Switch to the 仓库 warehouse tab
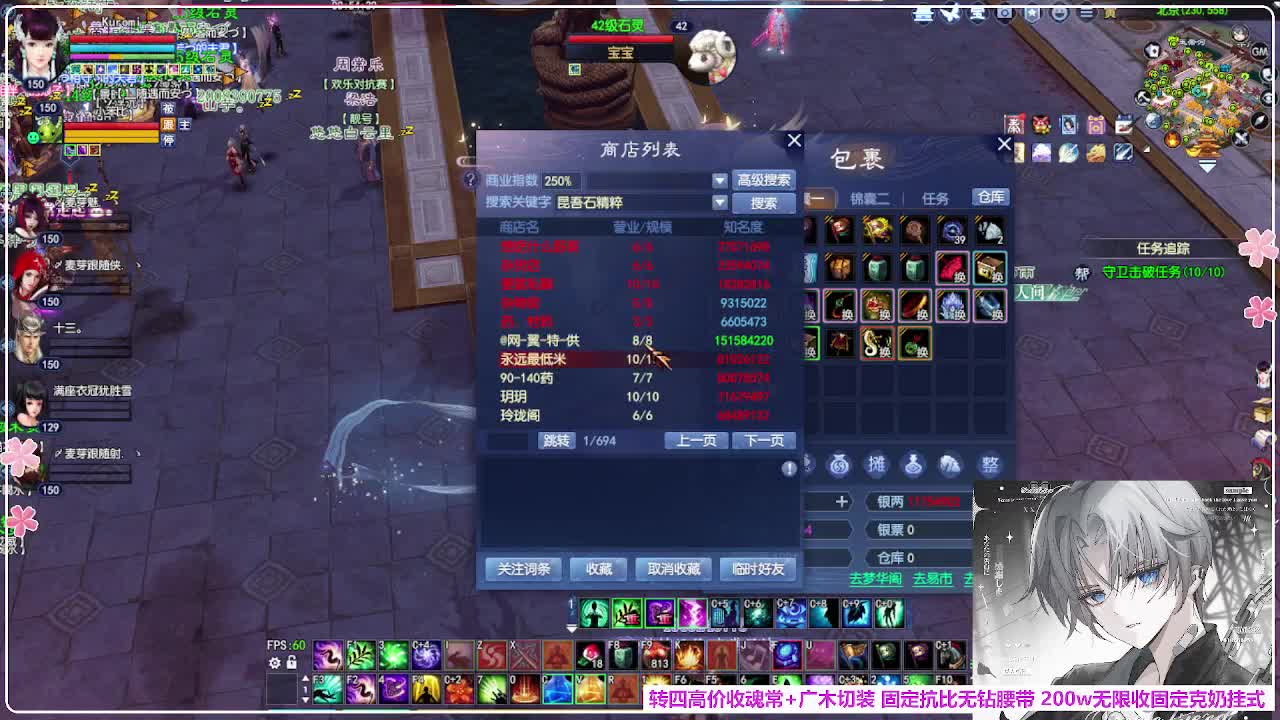 990,197
